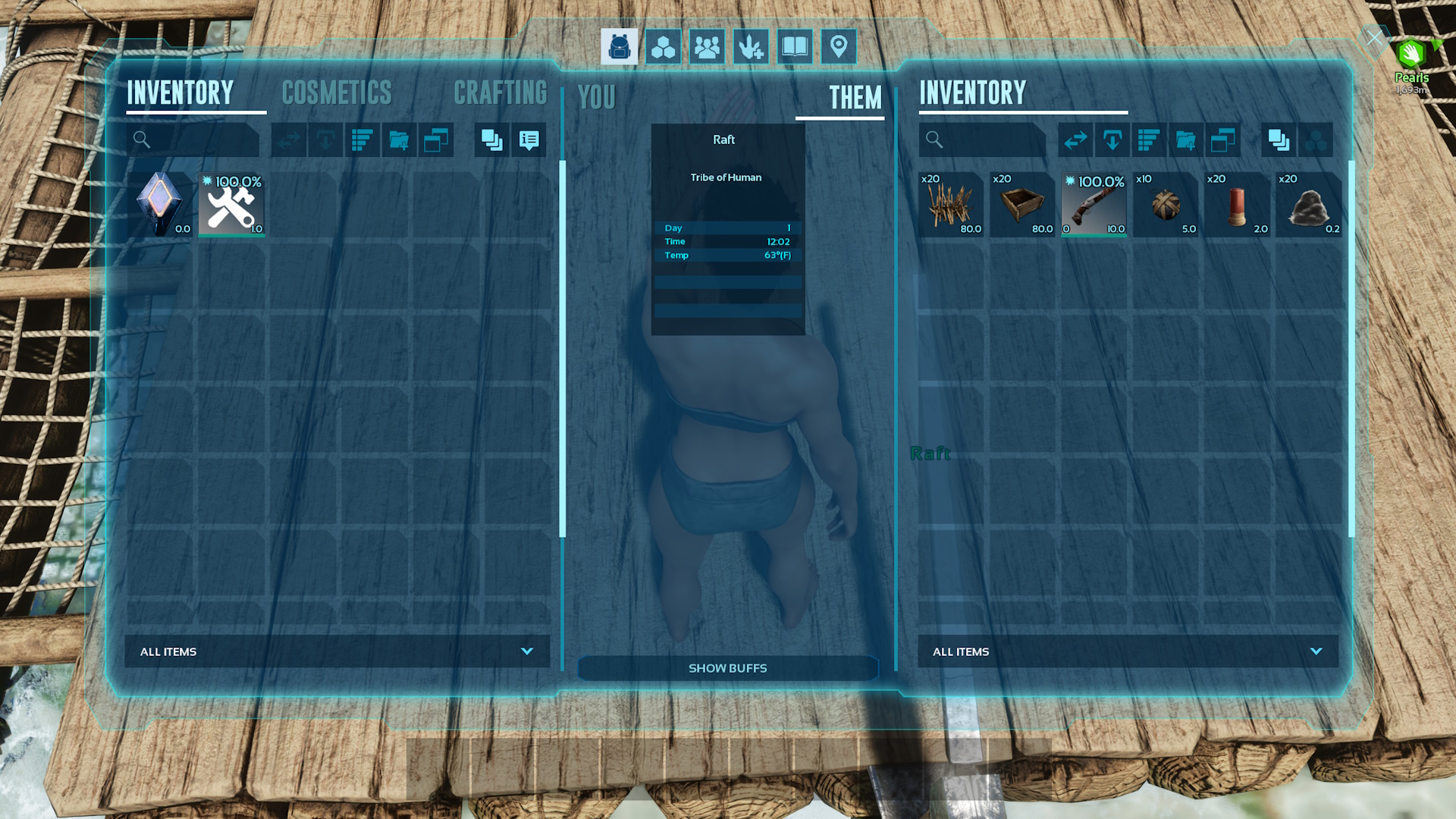Select the wooden storage box stack
This screenshot has height=819, width=1456.
[x=1022, y=205]
